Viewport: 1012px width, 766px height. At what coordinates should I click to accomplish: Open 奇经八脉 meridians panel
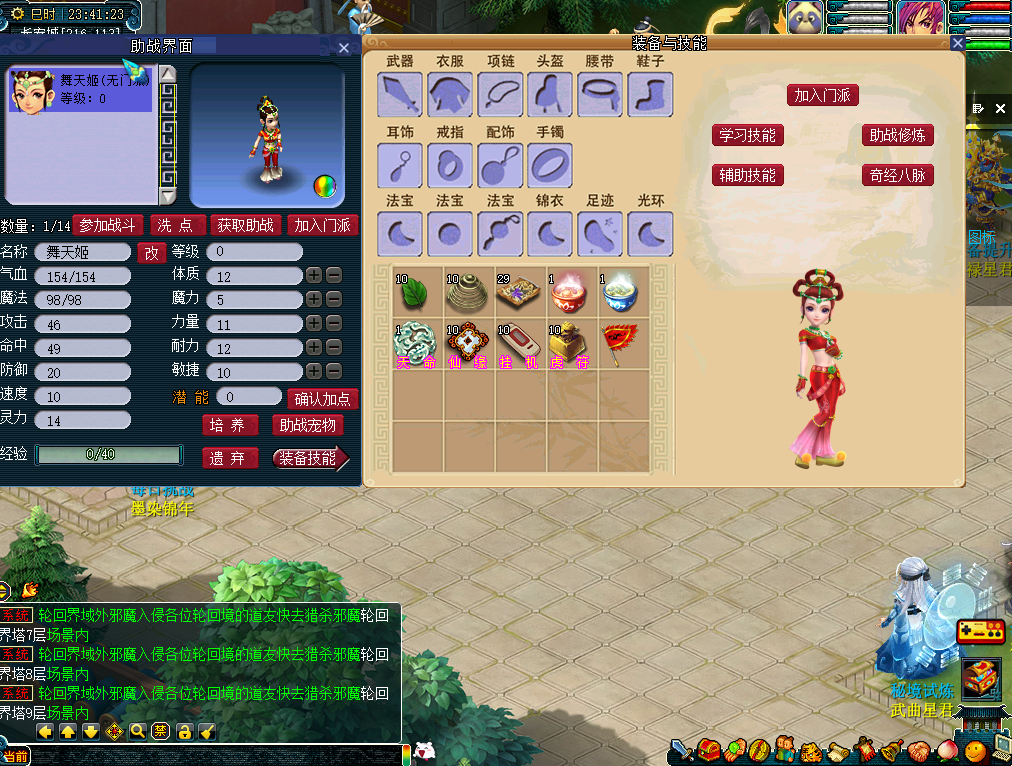[x=897, y=175]
